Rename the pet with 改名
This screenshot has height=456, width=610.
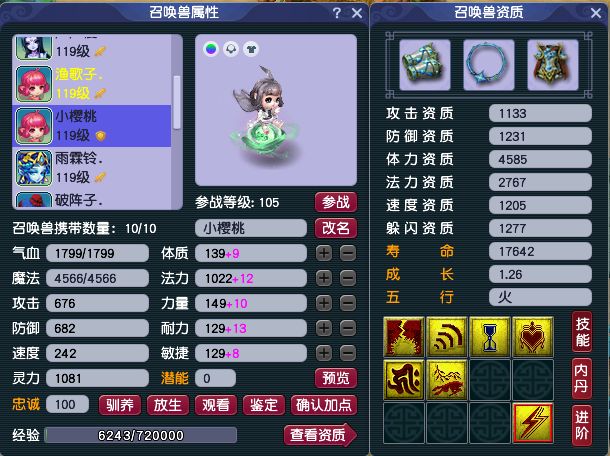336,227
